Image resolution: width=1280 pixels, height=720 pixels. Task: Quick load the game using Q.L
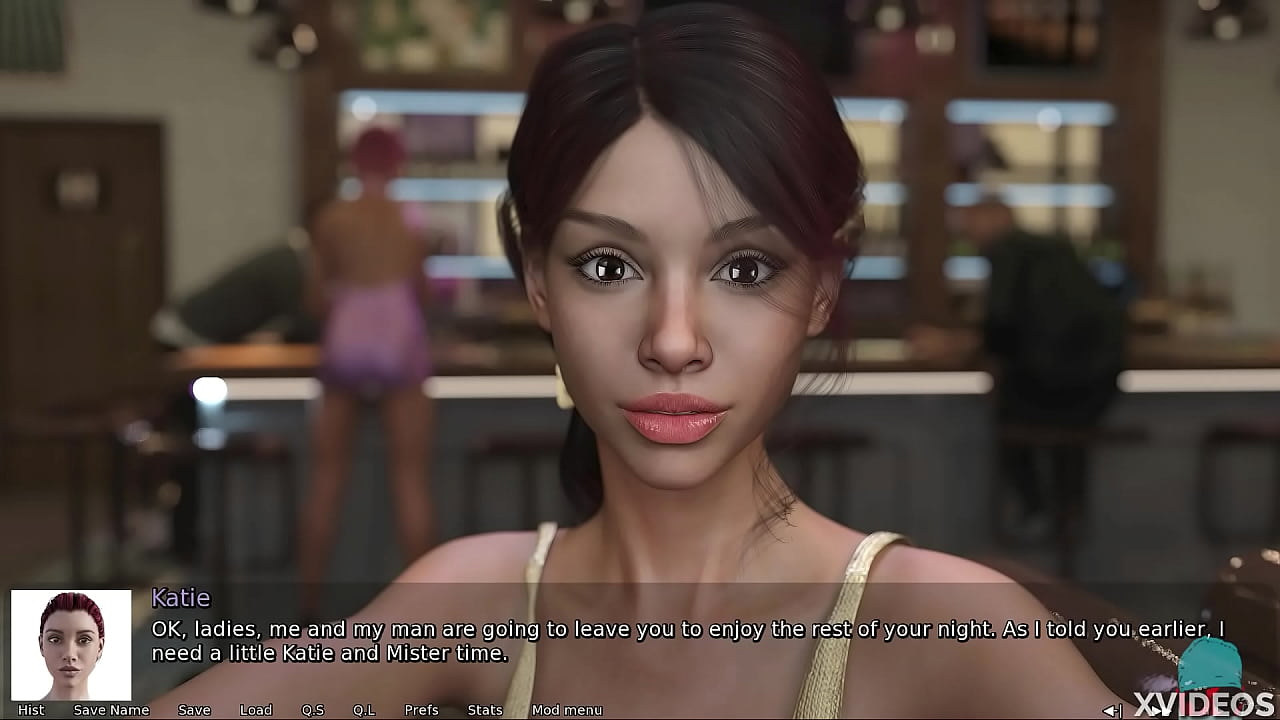365,709
